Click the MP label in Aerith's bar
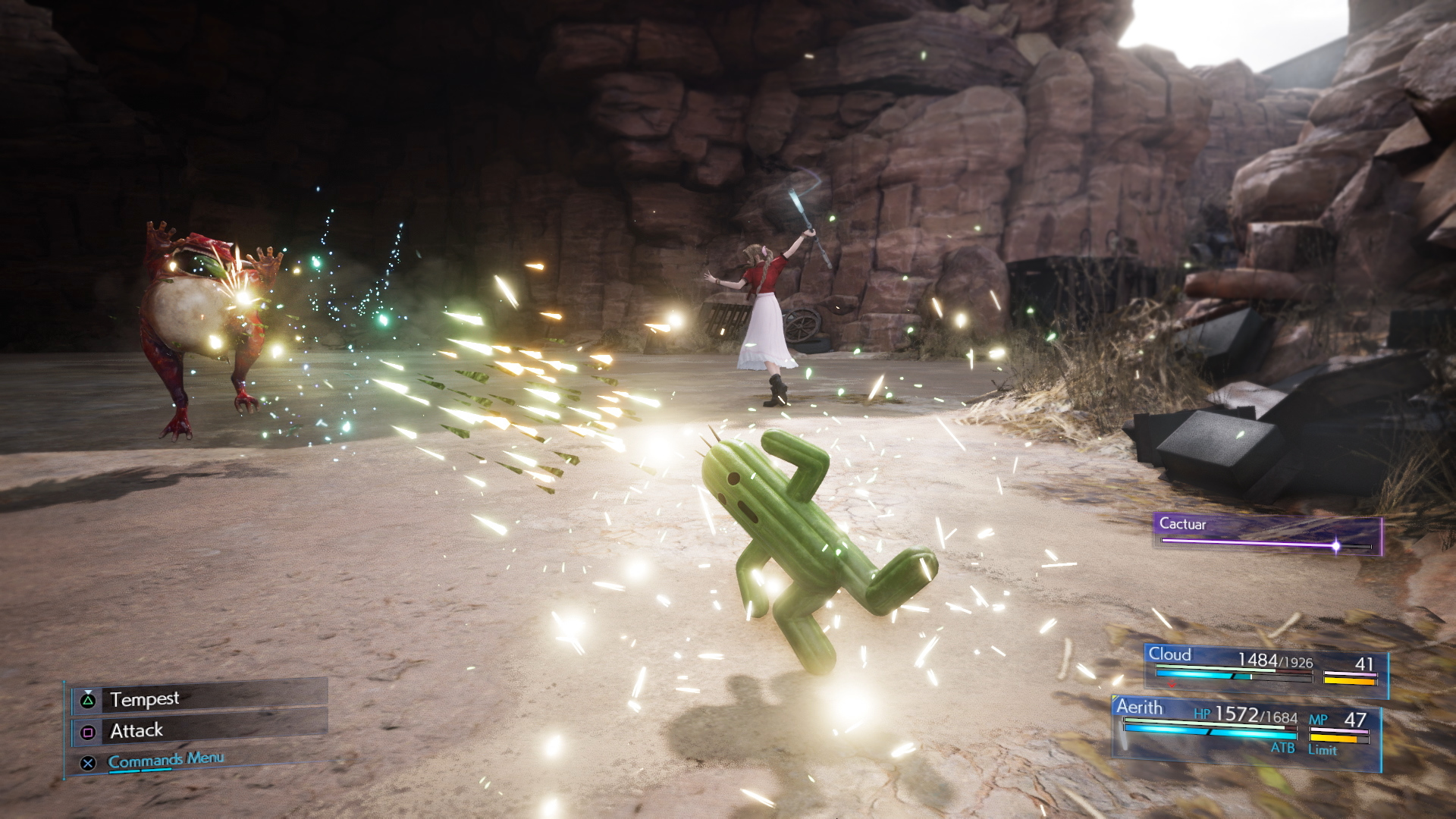The width and height of the screenshot is (1456, 819). point(1319,719)
